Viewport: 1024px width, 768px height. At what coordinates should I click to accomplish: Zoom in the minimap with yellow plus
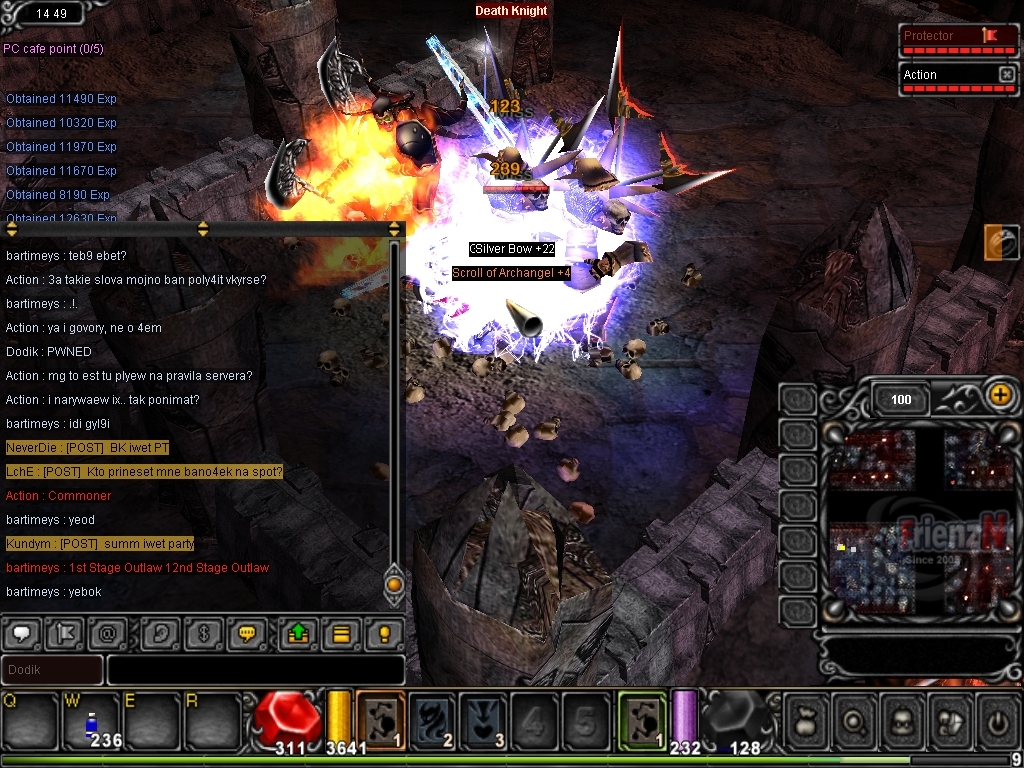(999, 394)
